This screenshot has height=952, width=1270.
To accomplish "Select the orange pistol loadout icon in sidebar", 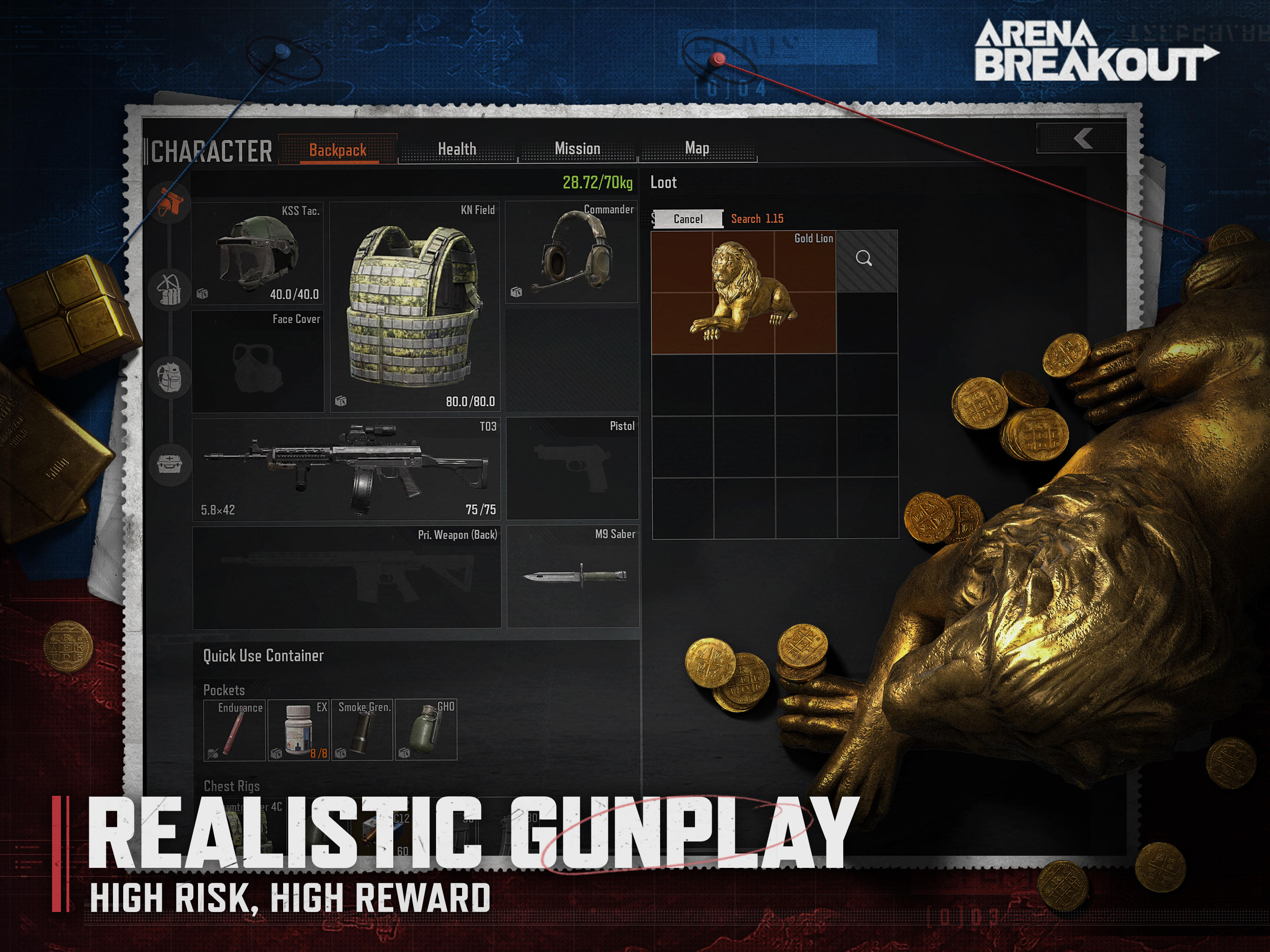I will point(169,204).
